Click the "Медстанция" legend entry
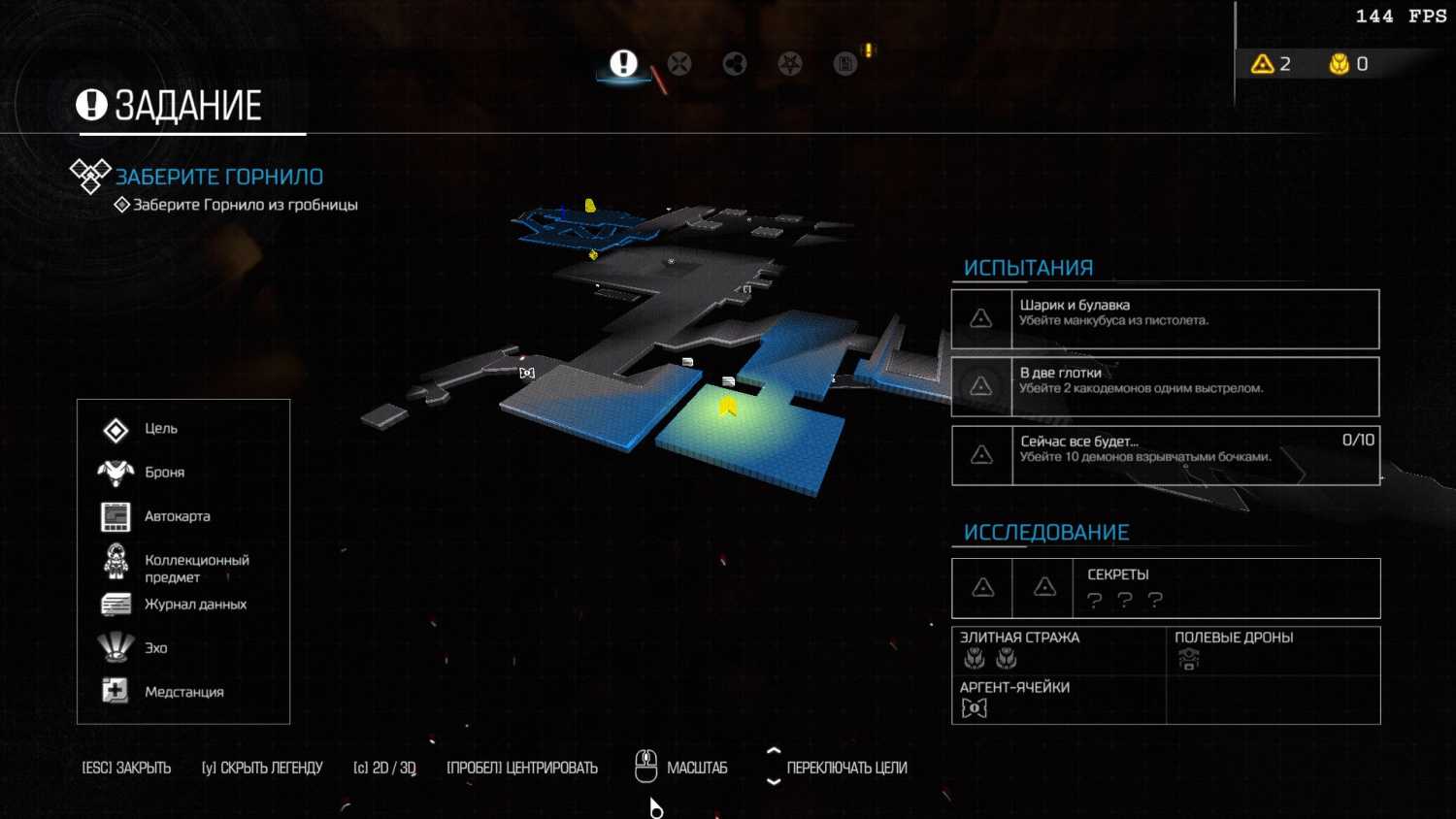Image resolution: width=1456 pixels, height=819 pixels. [x=182, y=692]
